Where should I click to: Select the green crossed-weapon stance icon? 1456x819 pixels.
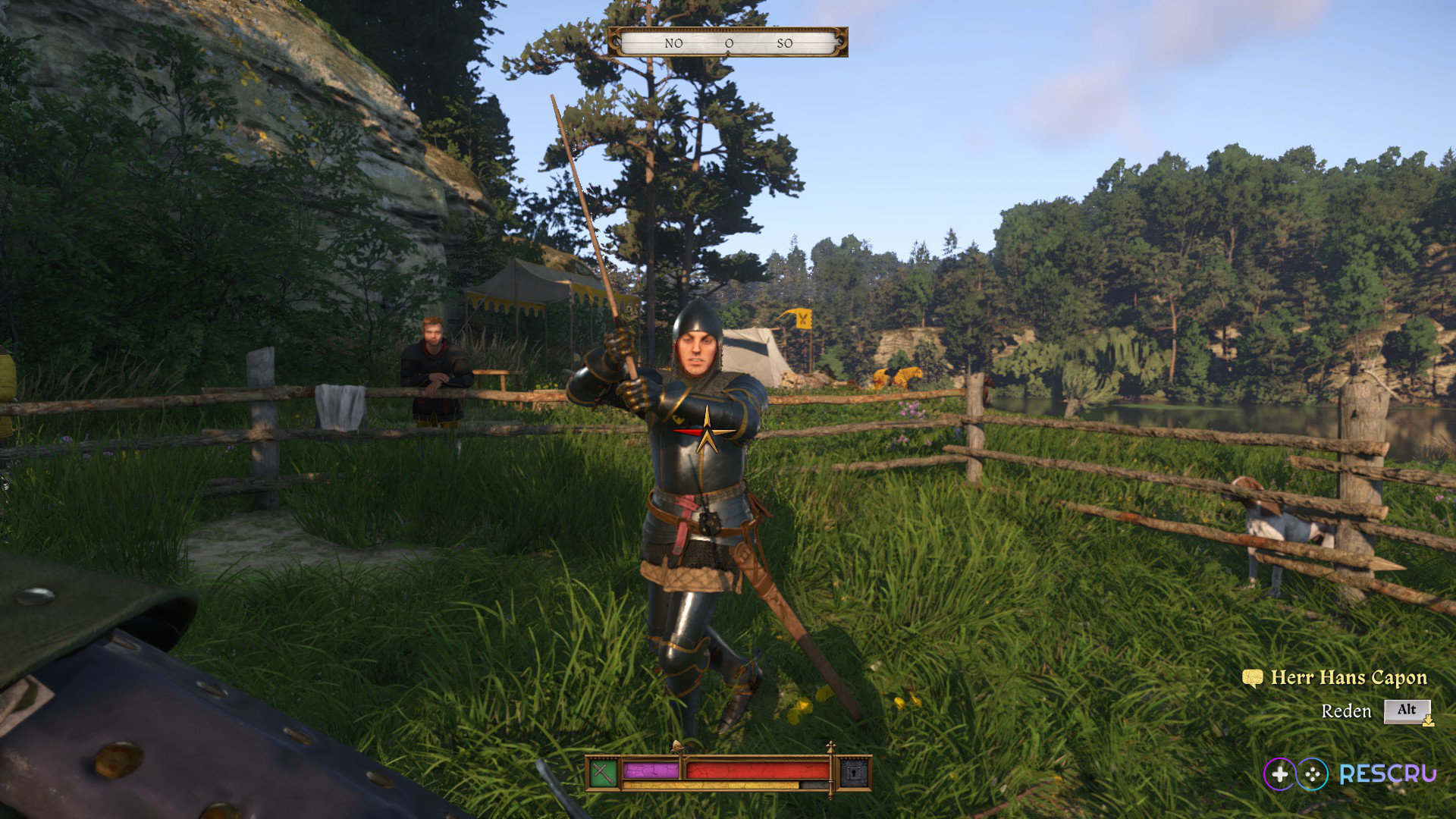(x=603, y=773)
